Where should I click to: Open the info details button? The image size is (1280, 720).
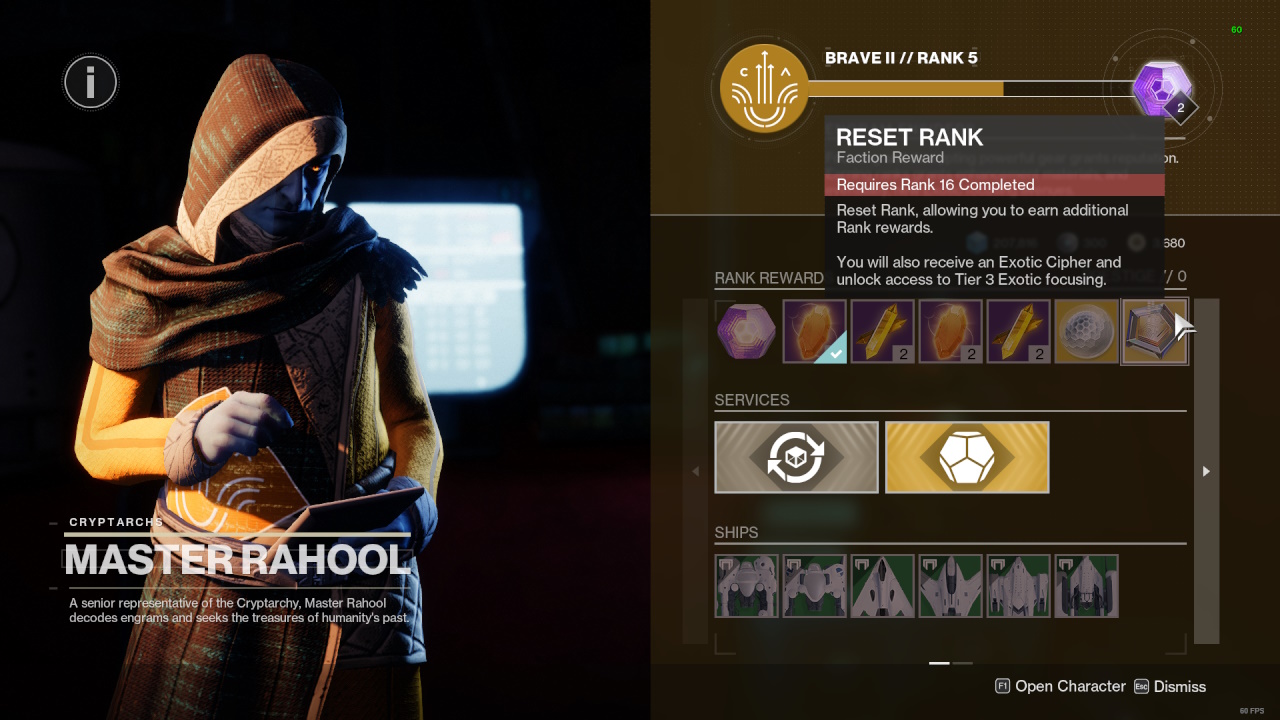point(90,82)
